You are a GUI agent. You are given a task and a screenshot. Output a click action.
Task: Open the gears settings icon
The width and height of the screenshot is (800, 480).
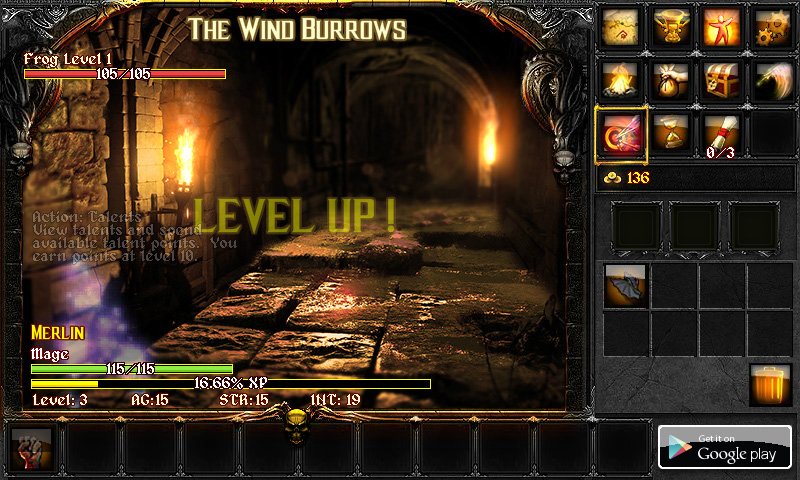pyautogui.click(x=771, y=27)
